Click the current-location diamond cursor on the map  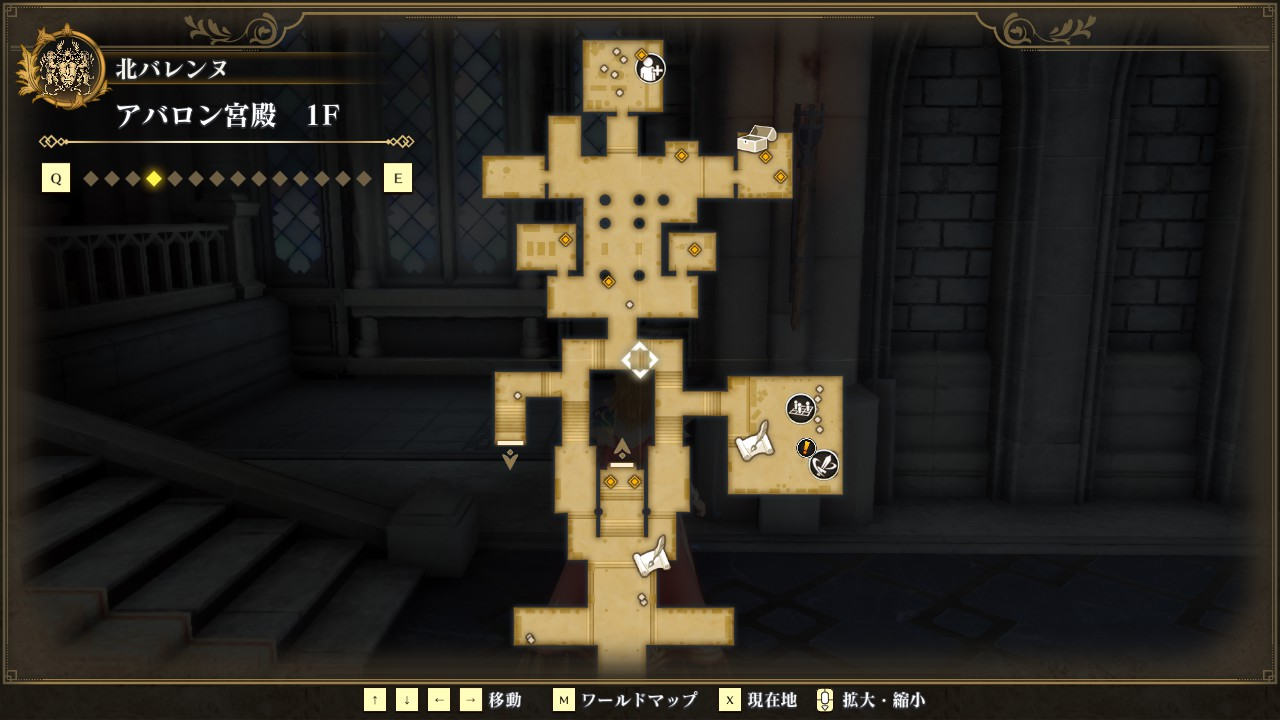(x=640, y=360)
